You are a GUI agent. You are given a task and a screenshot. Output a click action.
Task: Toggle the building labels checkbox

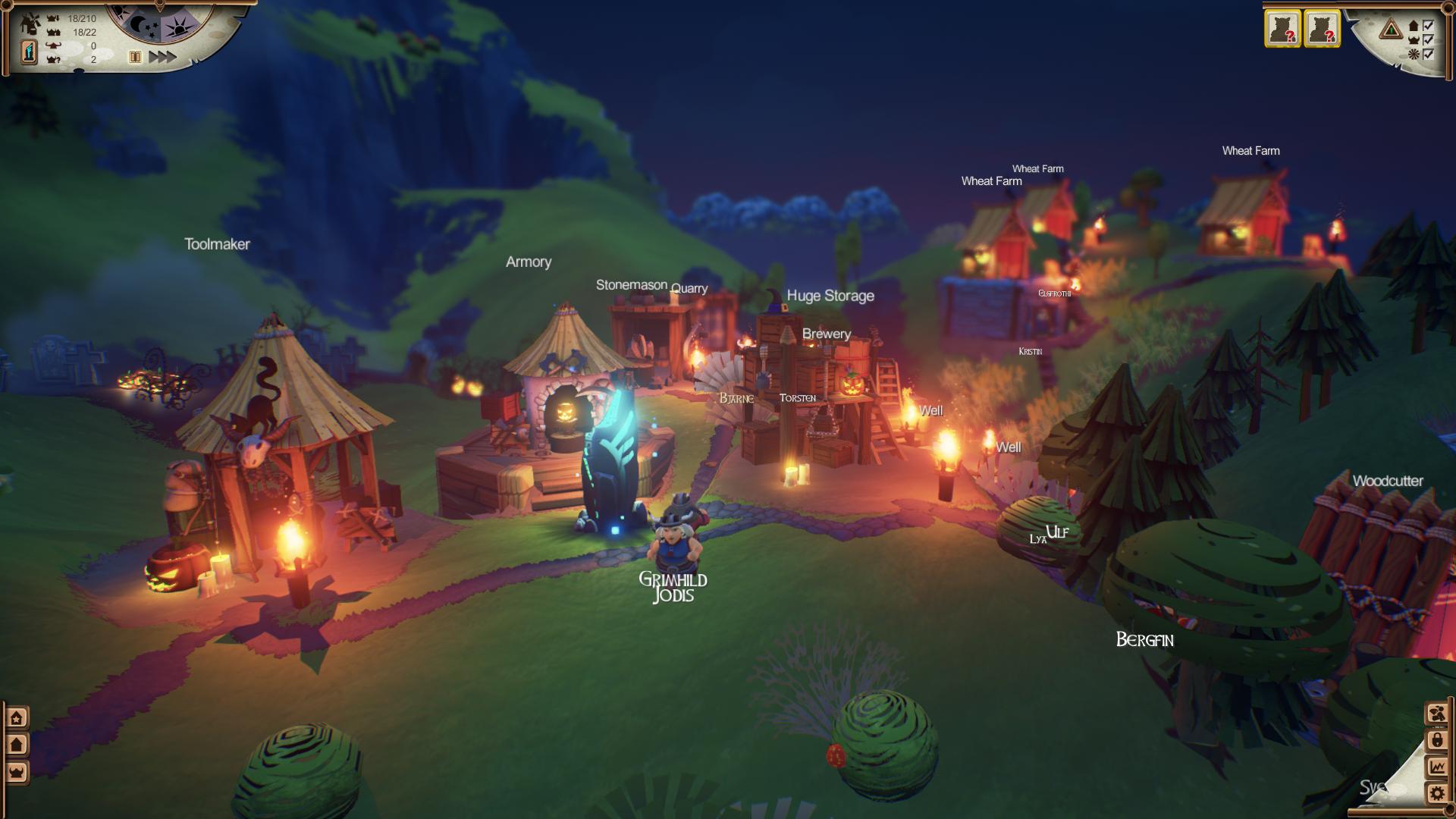click(1429, 26)
